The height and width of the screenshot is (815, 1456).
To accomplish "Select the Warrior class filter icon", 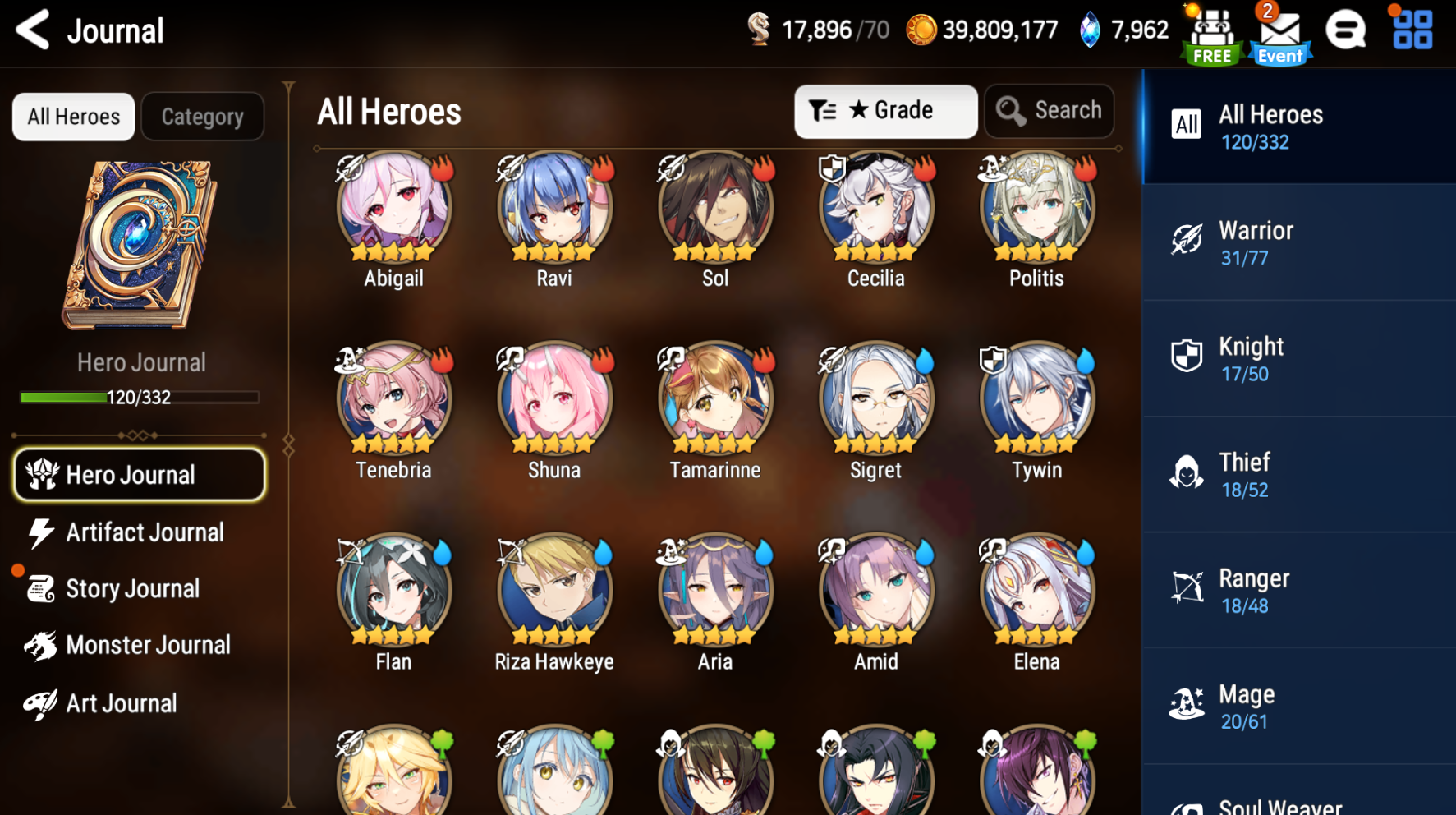I will (1188, 239).
